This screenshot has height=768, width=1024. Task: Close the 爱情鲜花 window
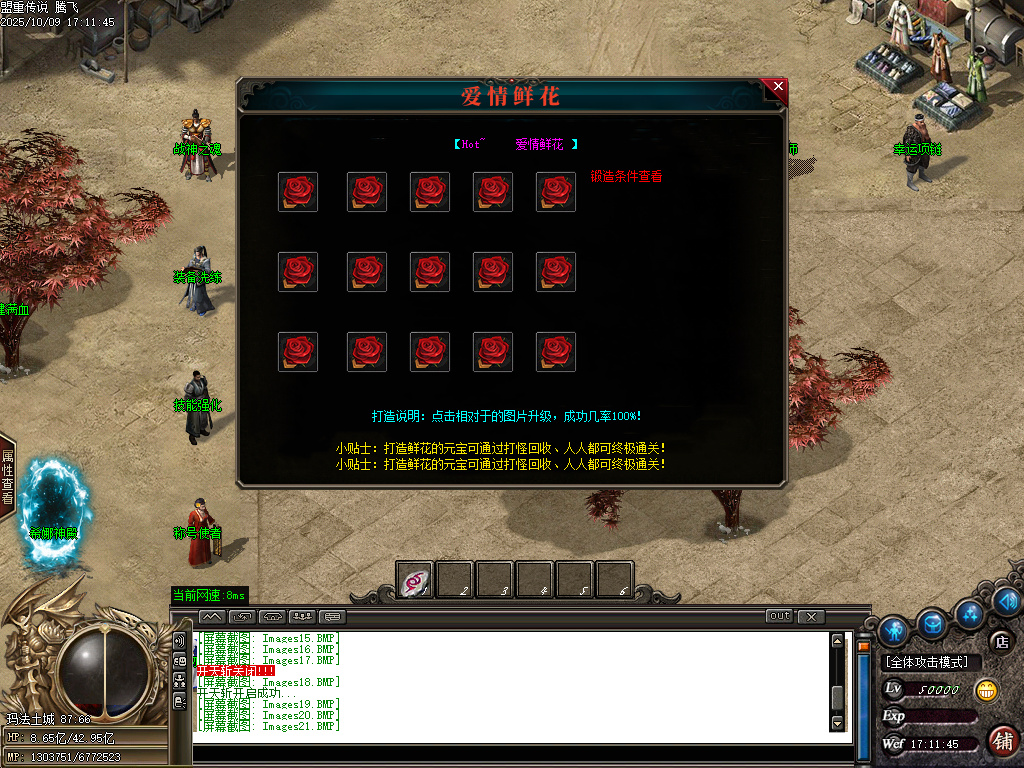(777, 88)
